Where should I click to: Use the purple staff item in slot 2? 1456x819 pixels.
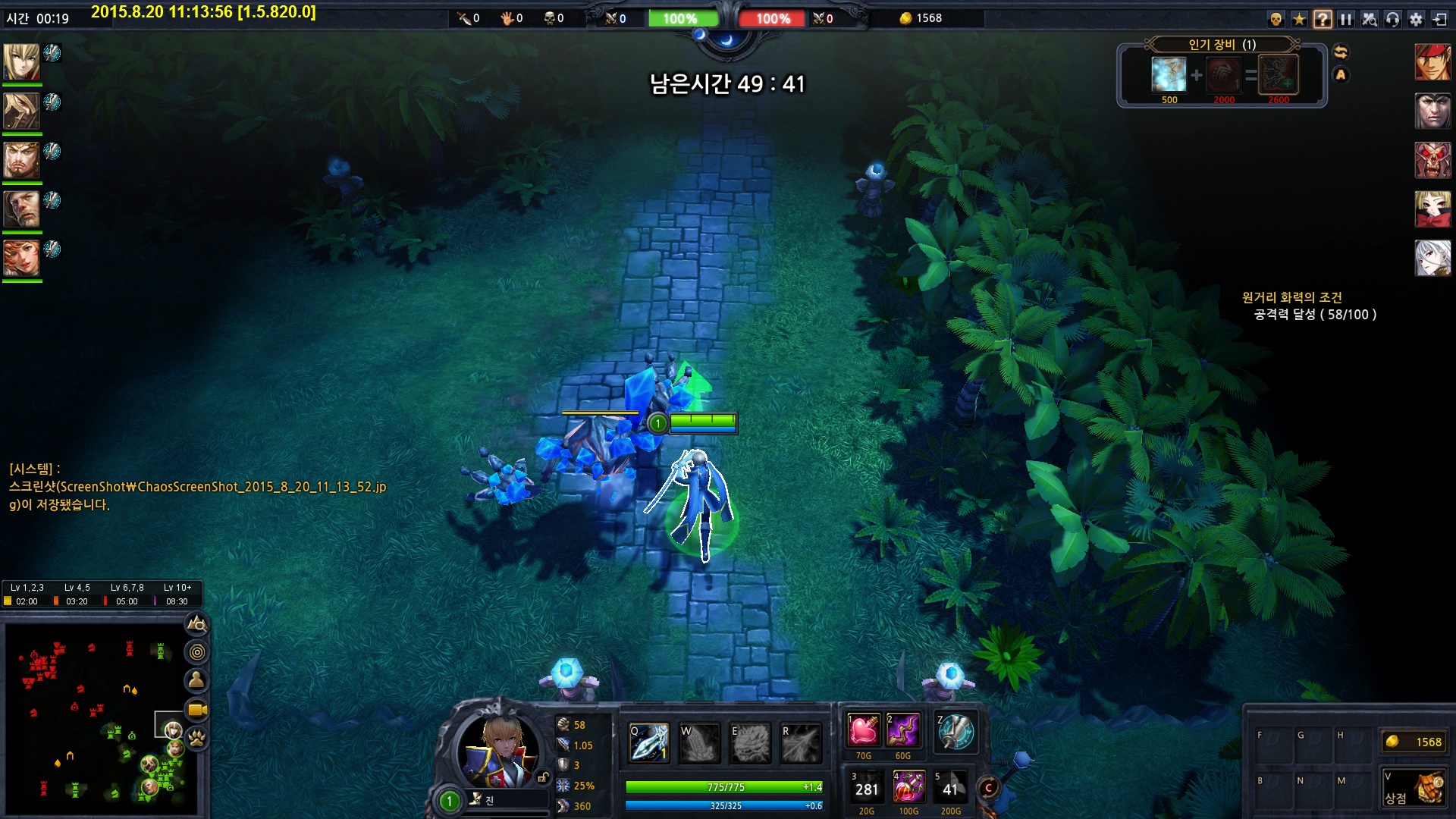coord(903,731)
